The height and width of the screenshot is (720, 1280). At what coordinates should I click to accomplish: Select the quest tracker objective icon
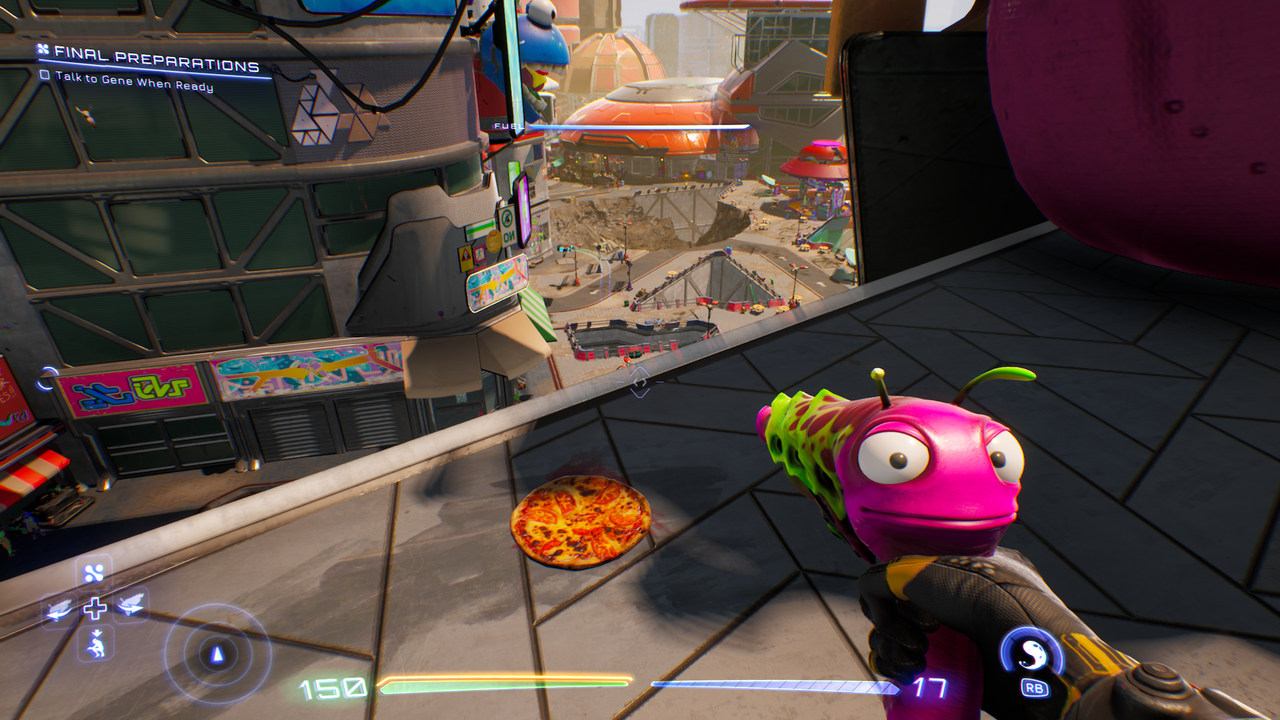(44, 47)
